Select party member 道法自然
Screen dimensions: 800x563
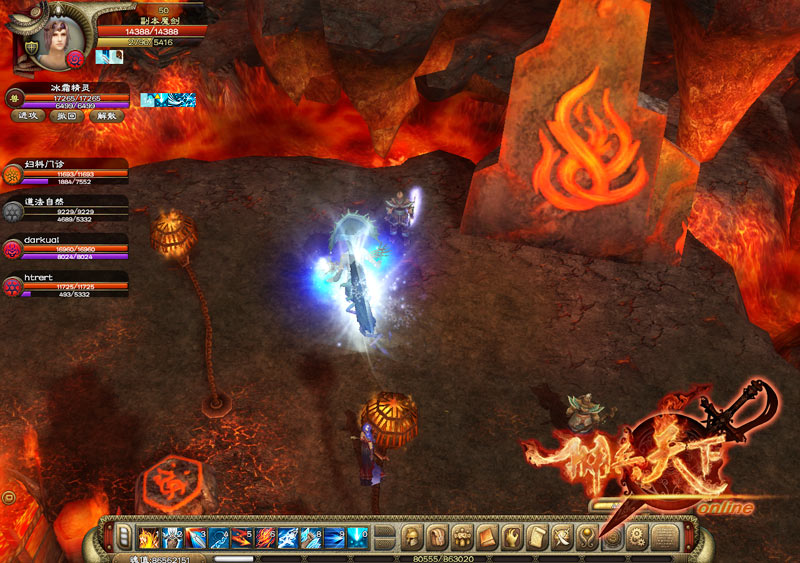point(65,210)
